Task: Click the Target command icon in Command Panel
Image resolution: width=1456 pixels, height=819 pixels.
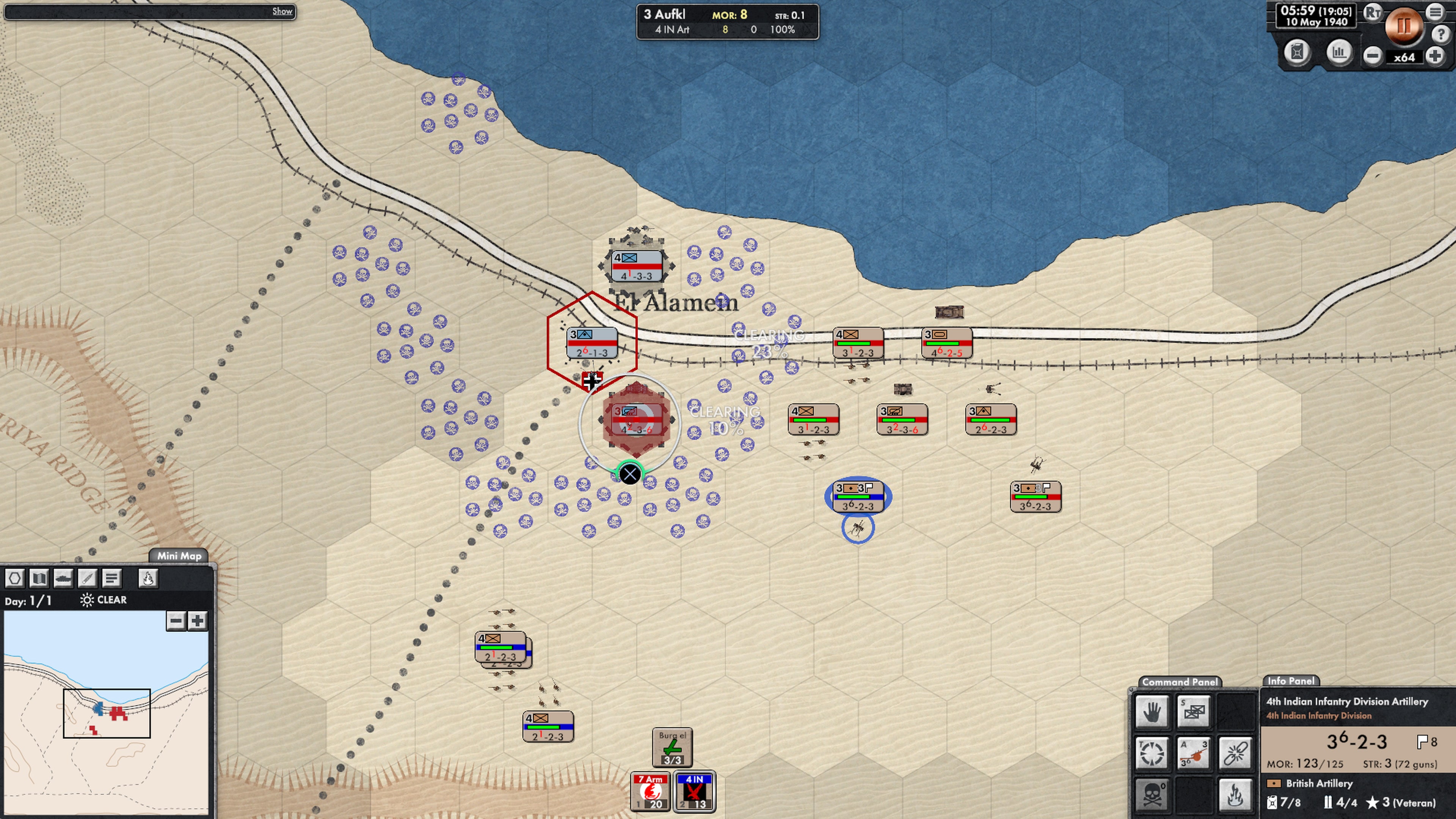Action: click(1152, 754)
